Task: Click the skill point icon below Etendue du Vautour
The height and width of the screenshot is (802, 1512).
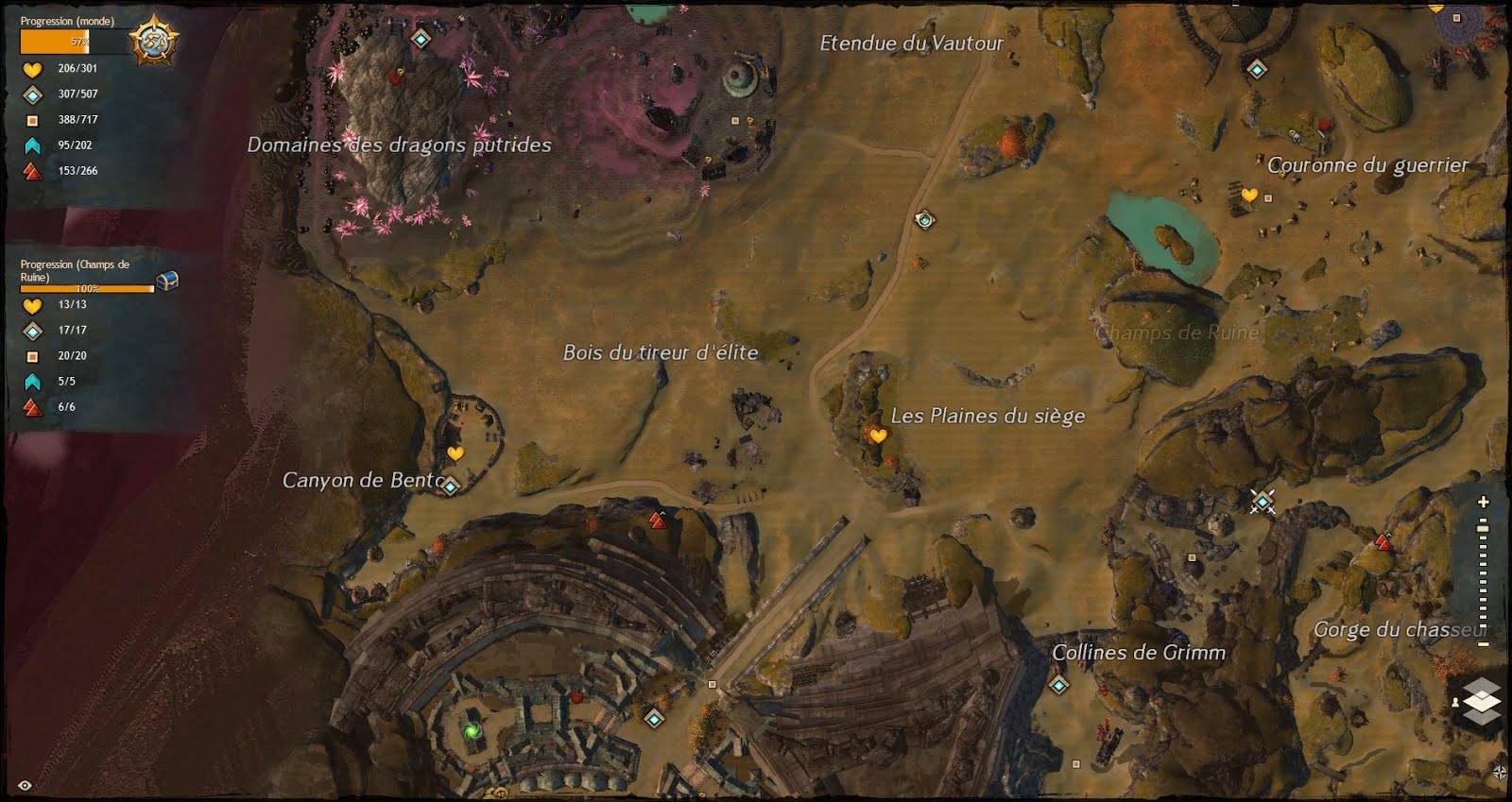Action: [923, 220]
